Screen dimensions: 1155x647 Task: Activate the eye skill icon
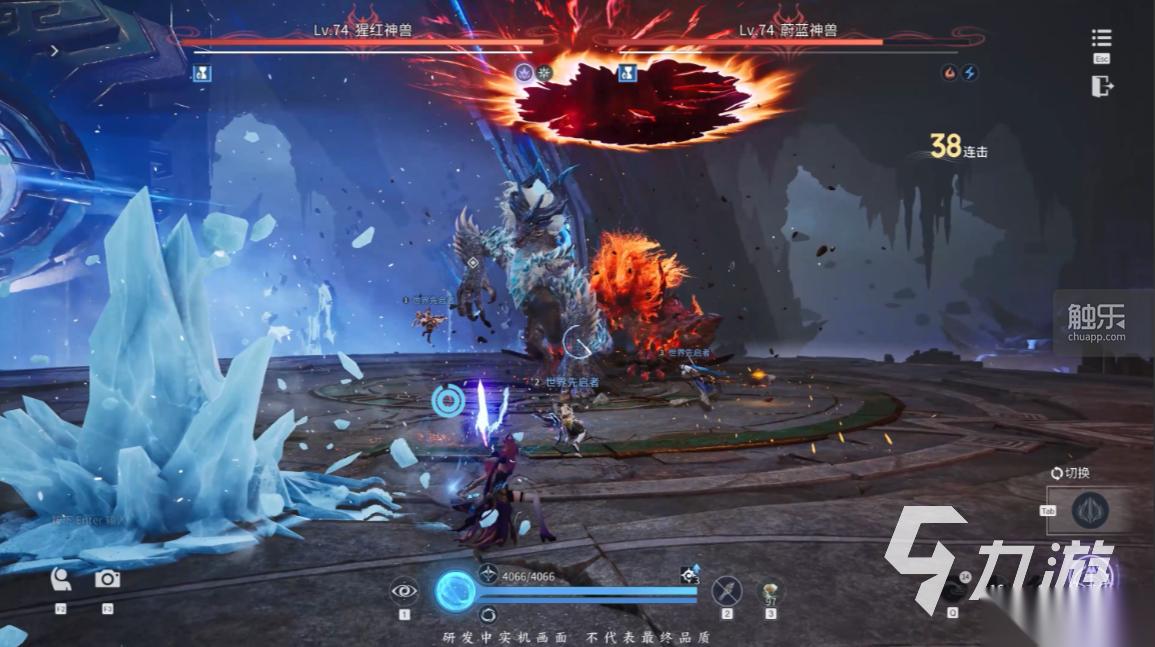404,590
